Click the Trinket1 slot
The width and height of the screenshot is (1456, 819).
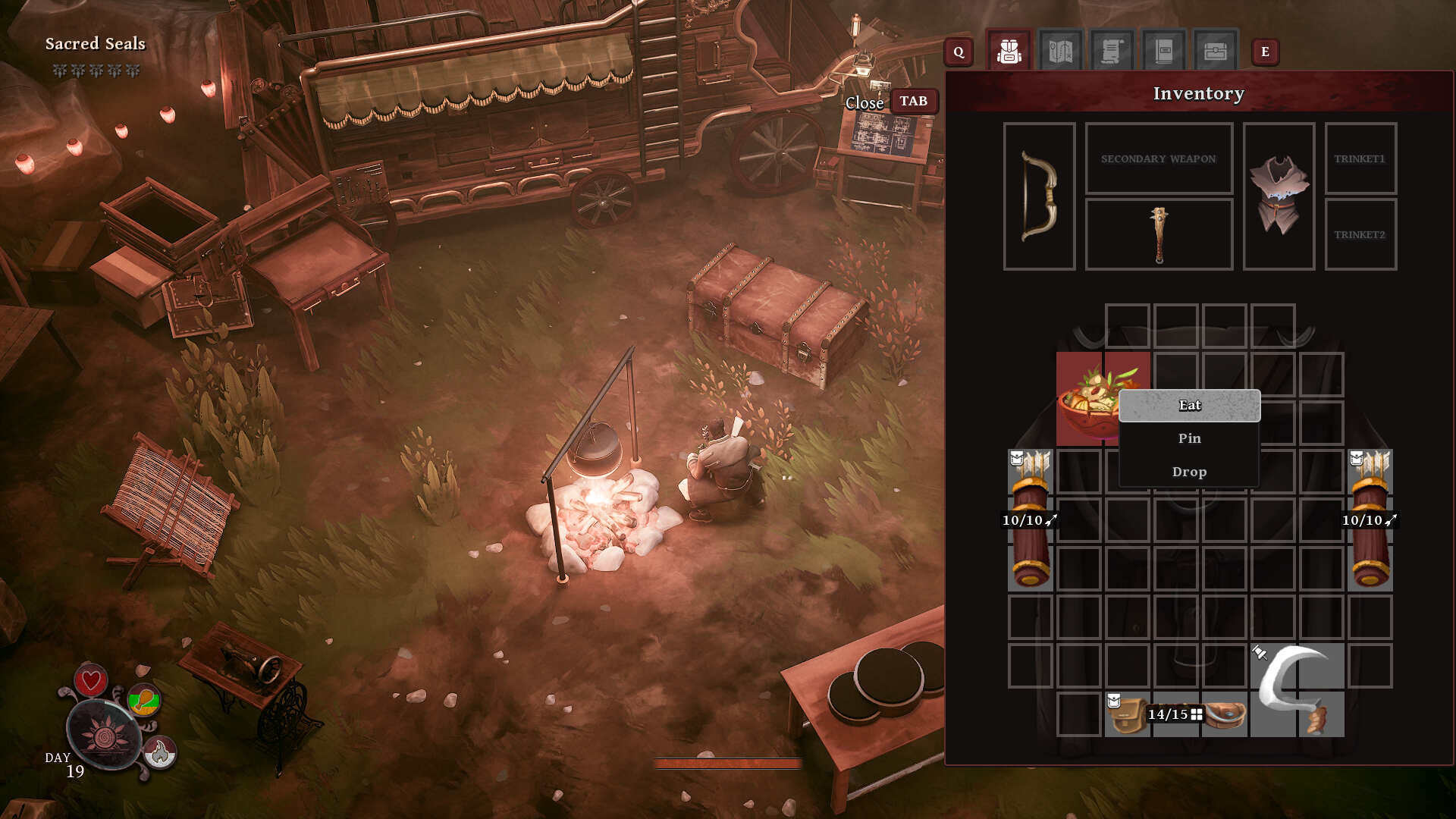(1360, 158)
